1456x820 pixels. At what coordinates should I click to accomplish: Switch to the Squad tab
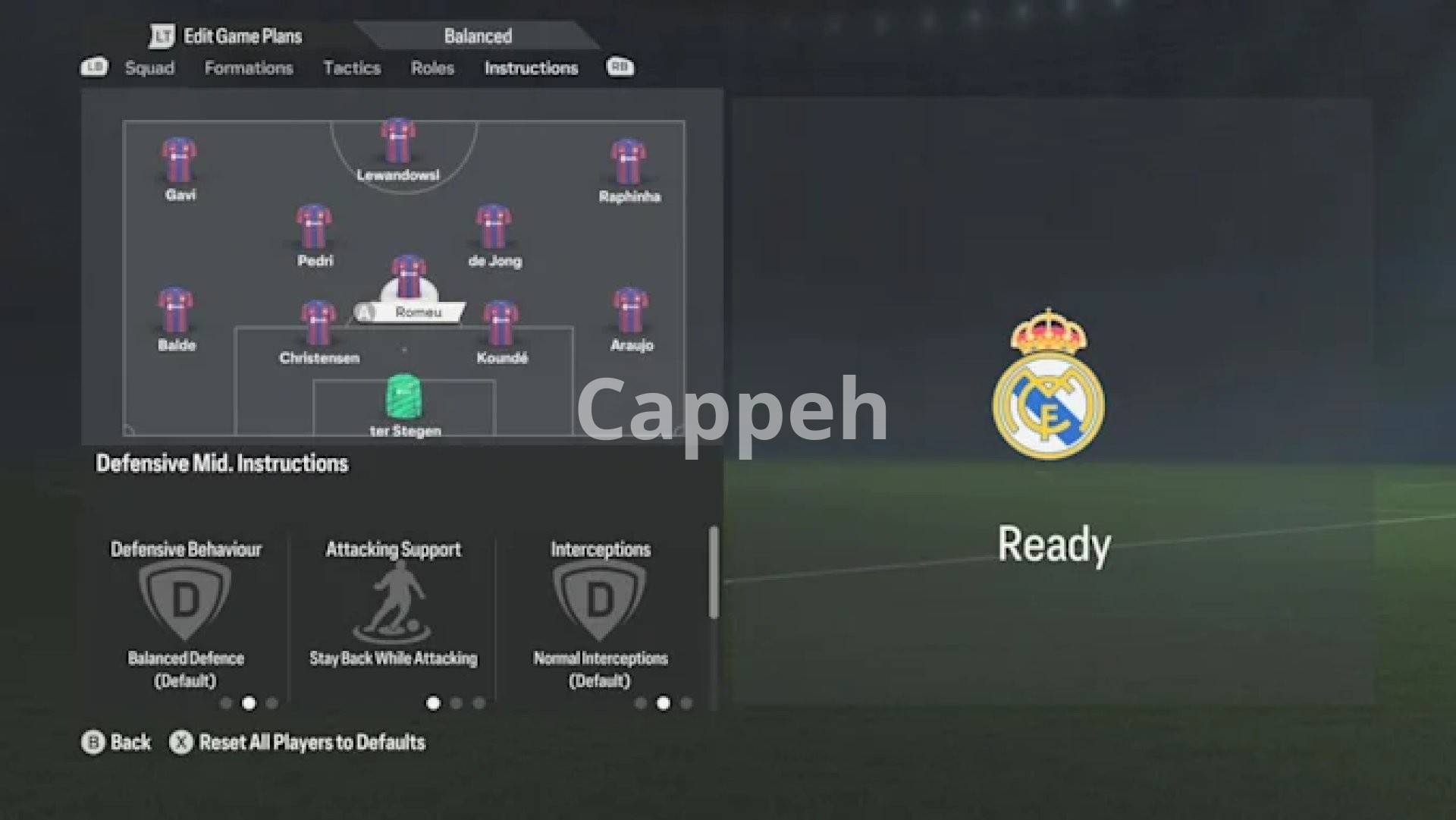[x=149, y=68]
